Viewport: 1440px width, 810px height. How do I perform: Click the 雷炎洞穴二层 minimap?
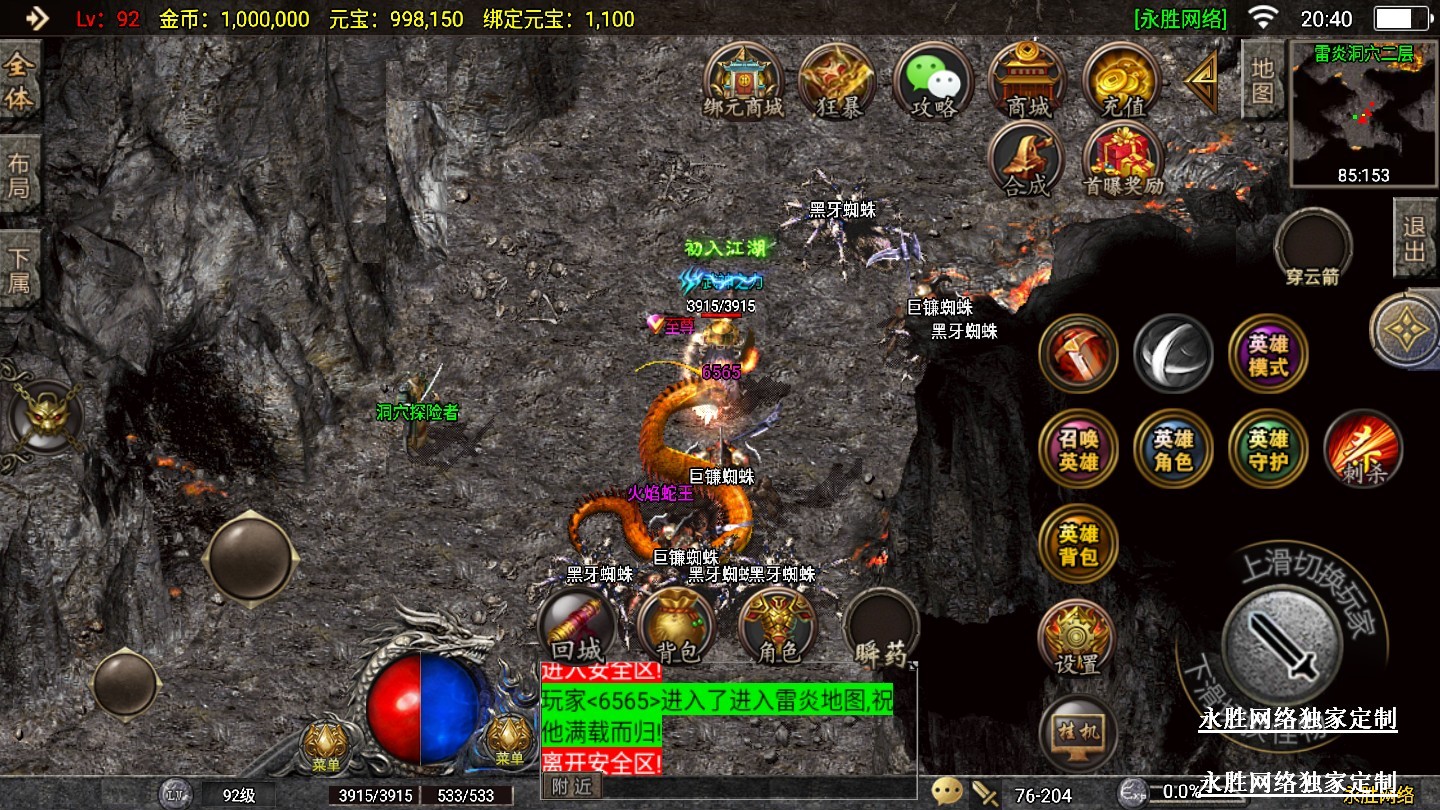click(x=1364, y=115)
